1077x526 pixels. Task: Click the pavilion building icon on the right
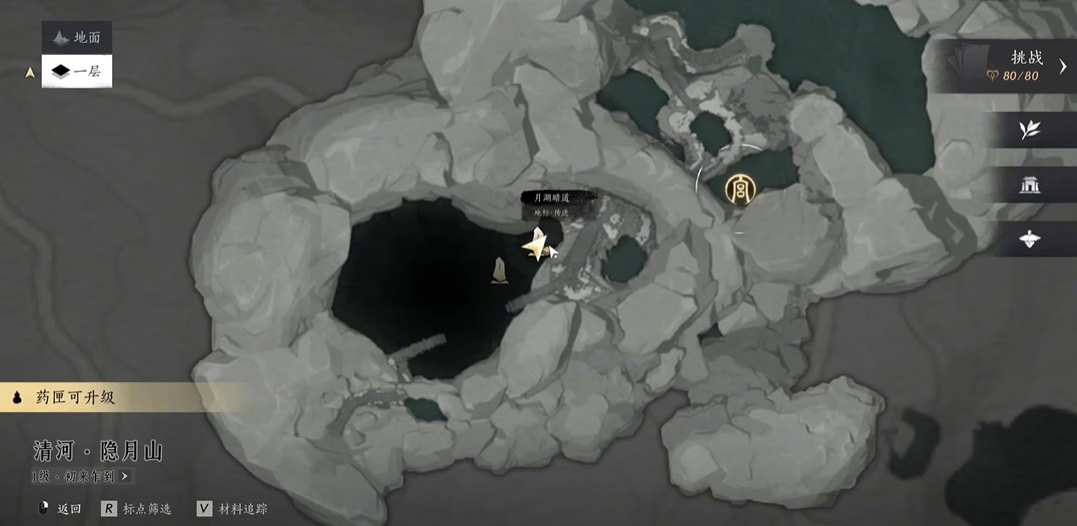point(1029,184)
